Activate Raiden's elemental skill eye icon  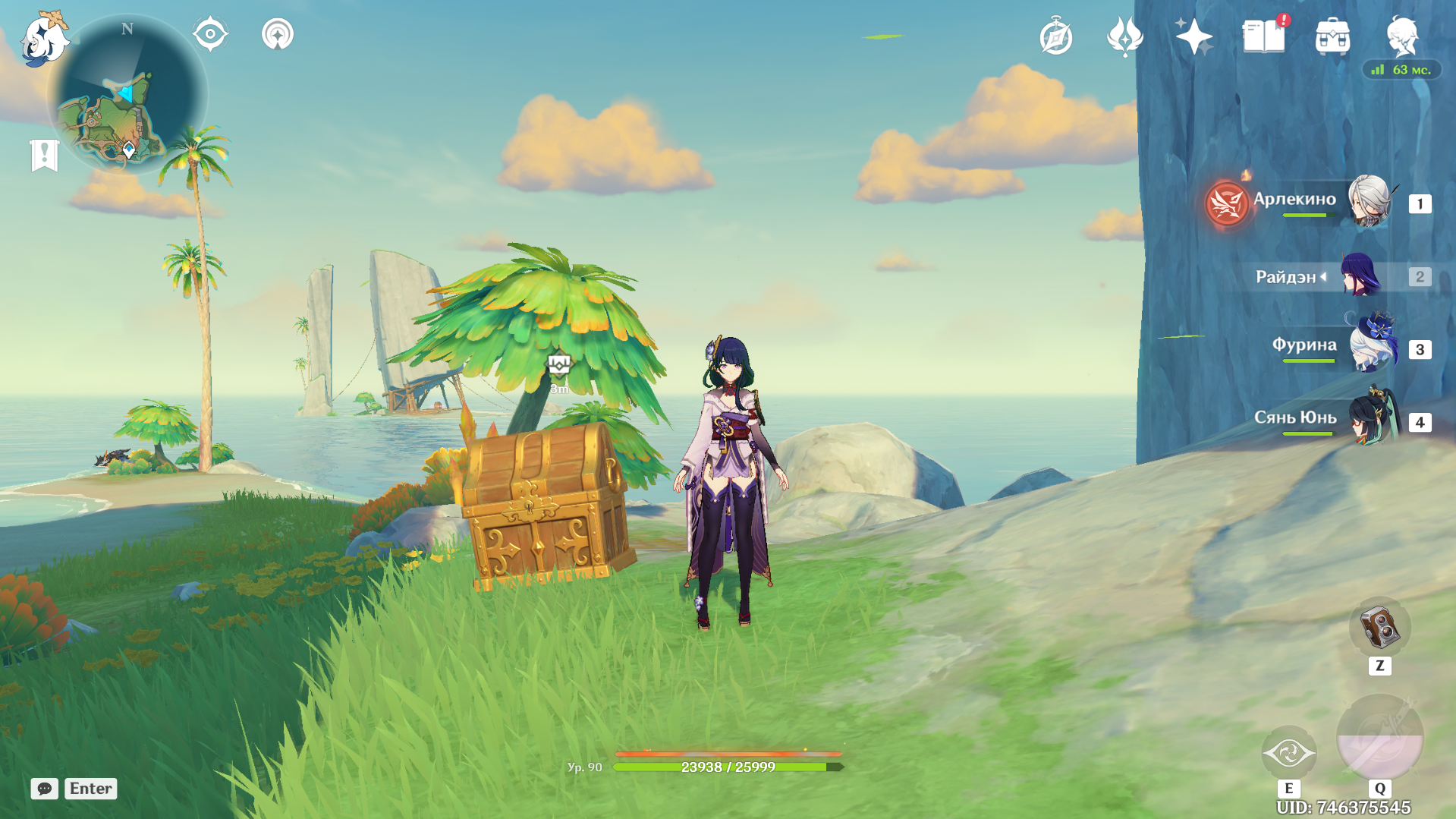click(x=1288, y=753)
